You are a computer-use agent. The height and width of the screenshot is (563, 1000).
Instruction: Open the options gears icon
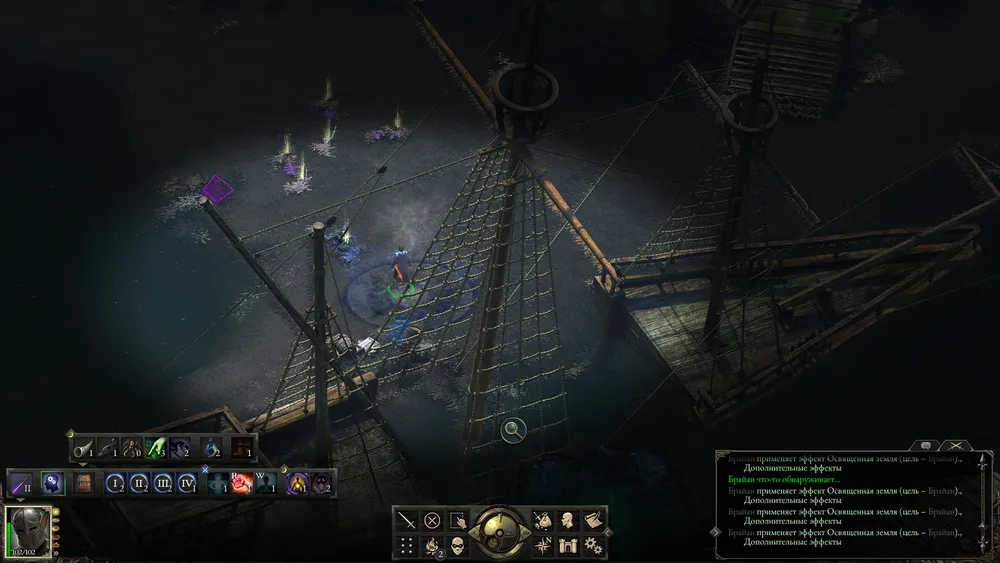[x=593, y=546]
